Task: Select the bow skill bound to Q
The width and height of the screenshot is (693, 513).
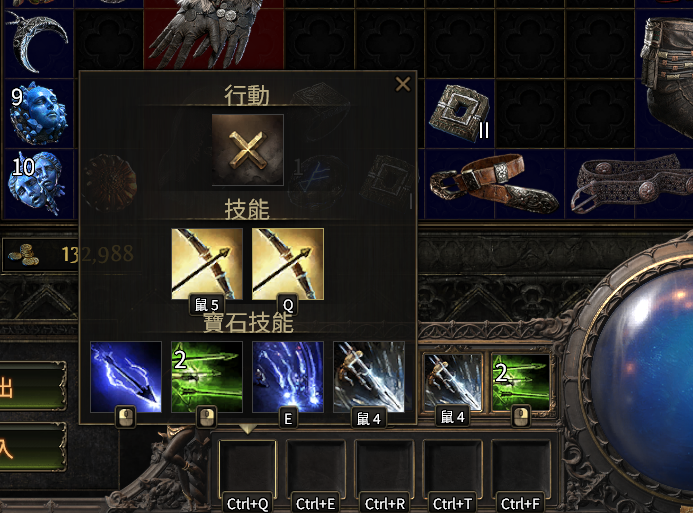Action: pyautogui.click(x=288, y=263)
